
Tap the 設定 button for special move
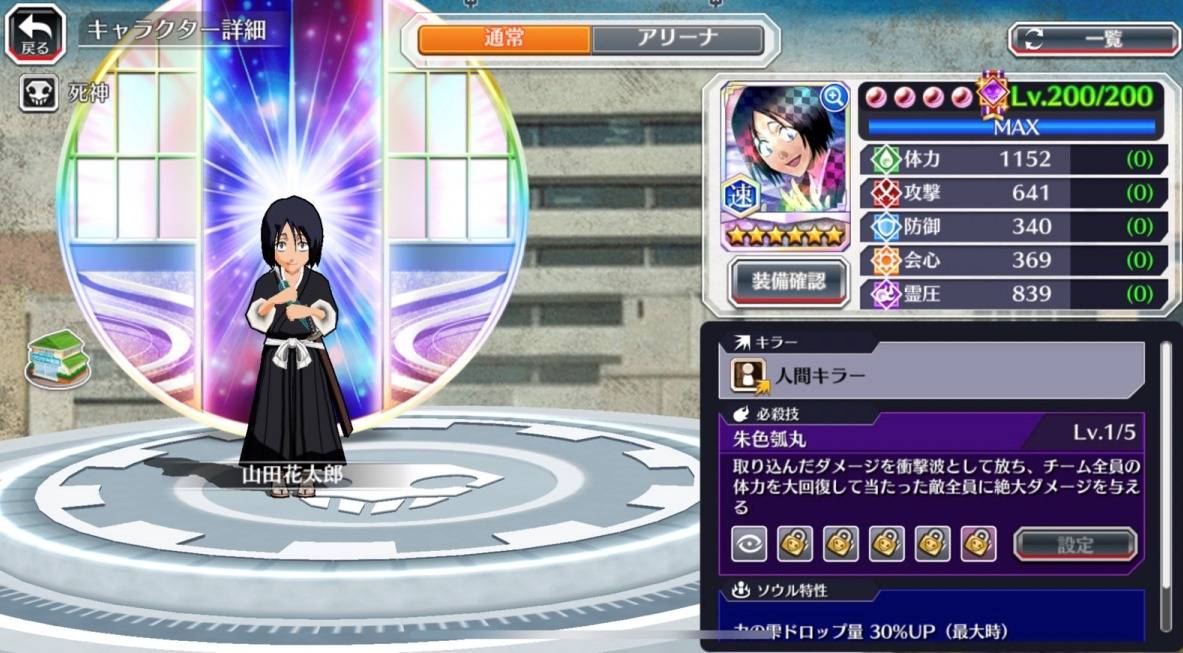tap(1075, 545)
